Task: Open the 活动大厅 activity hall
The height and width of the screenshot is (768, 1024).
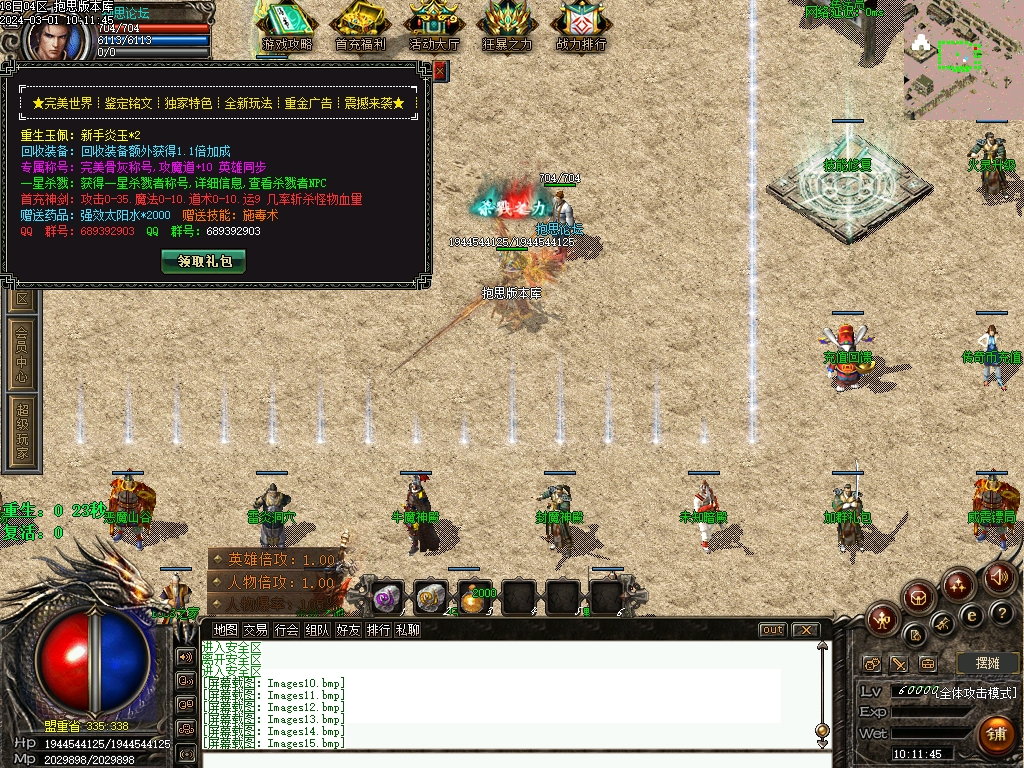Action: click(x=434, y=26)
